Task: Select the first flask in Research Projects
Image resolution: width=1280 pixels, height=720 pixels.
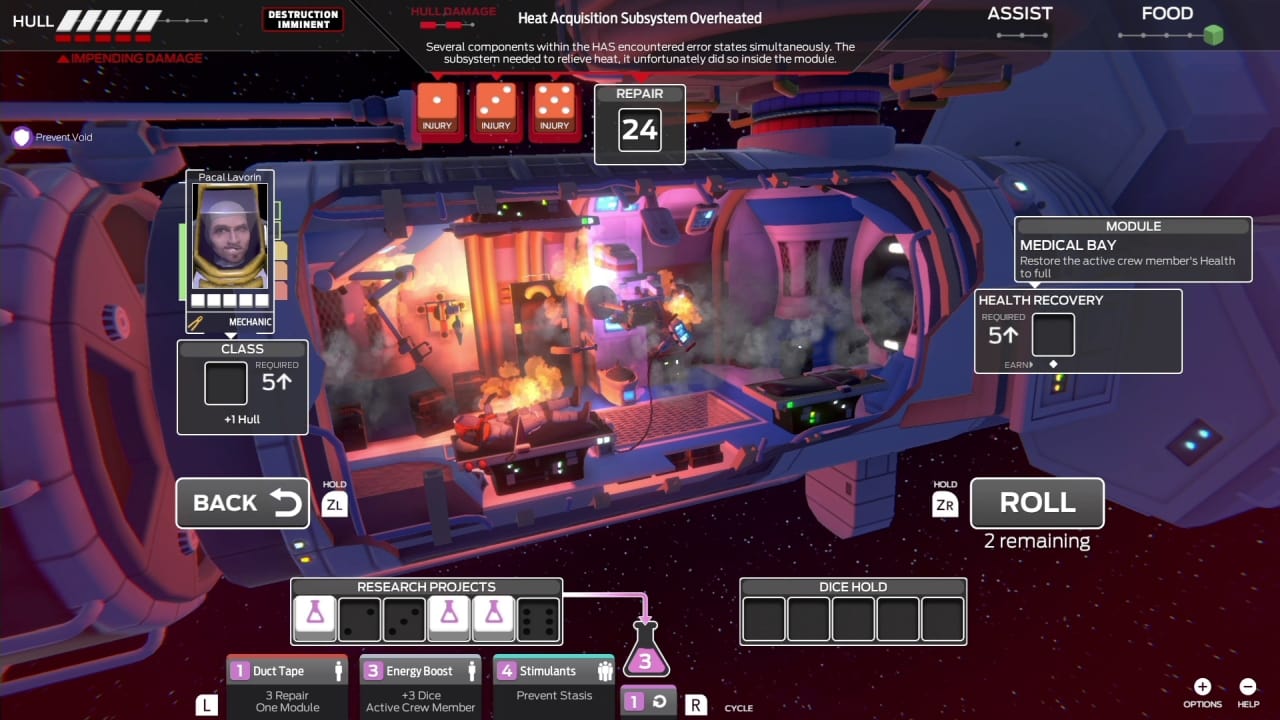Action: (315, 615)
